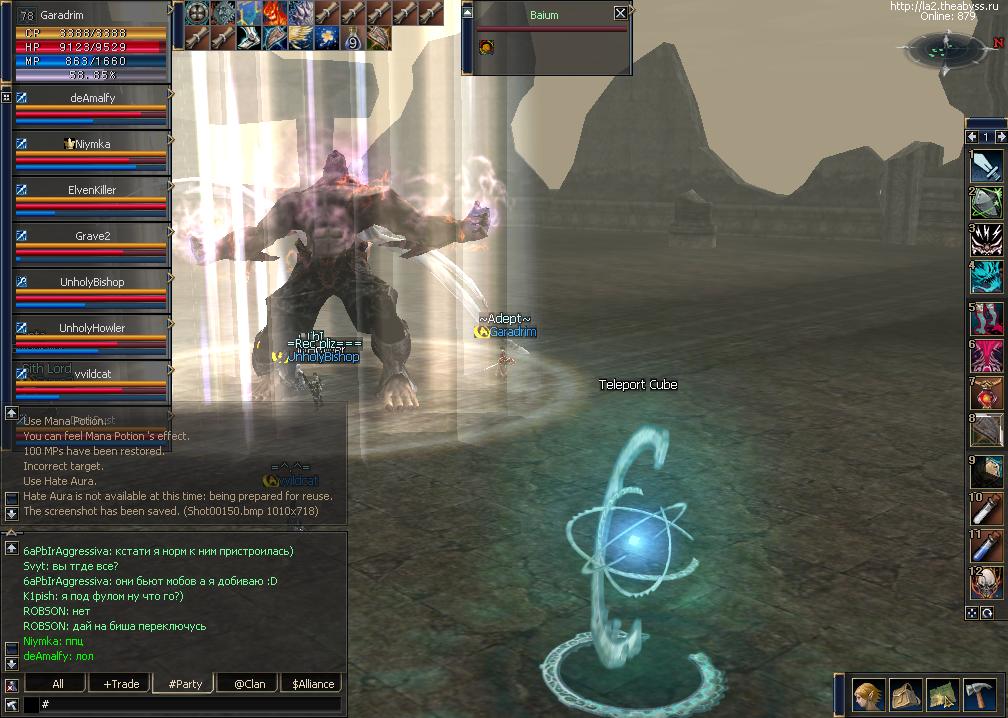Open the character status elf-head icon
Viewport: 1008px width, 718px height.
point(867,696)
